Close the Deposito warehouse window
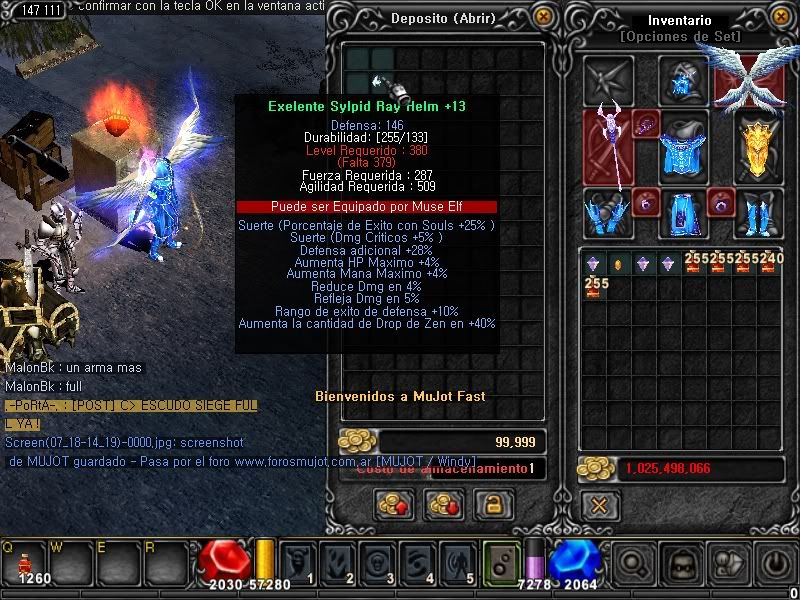This screenshot has height=600, width=800. pos(543,17)
